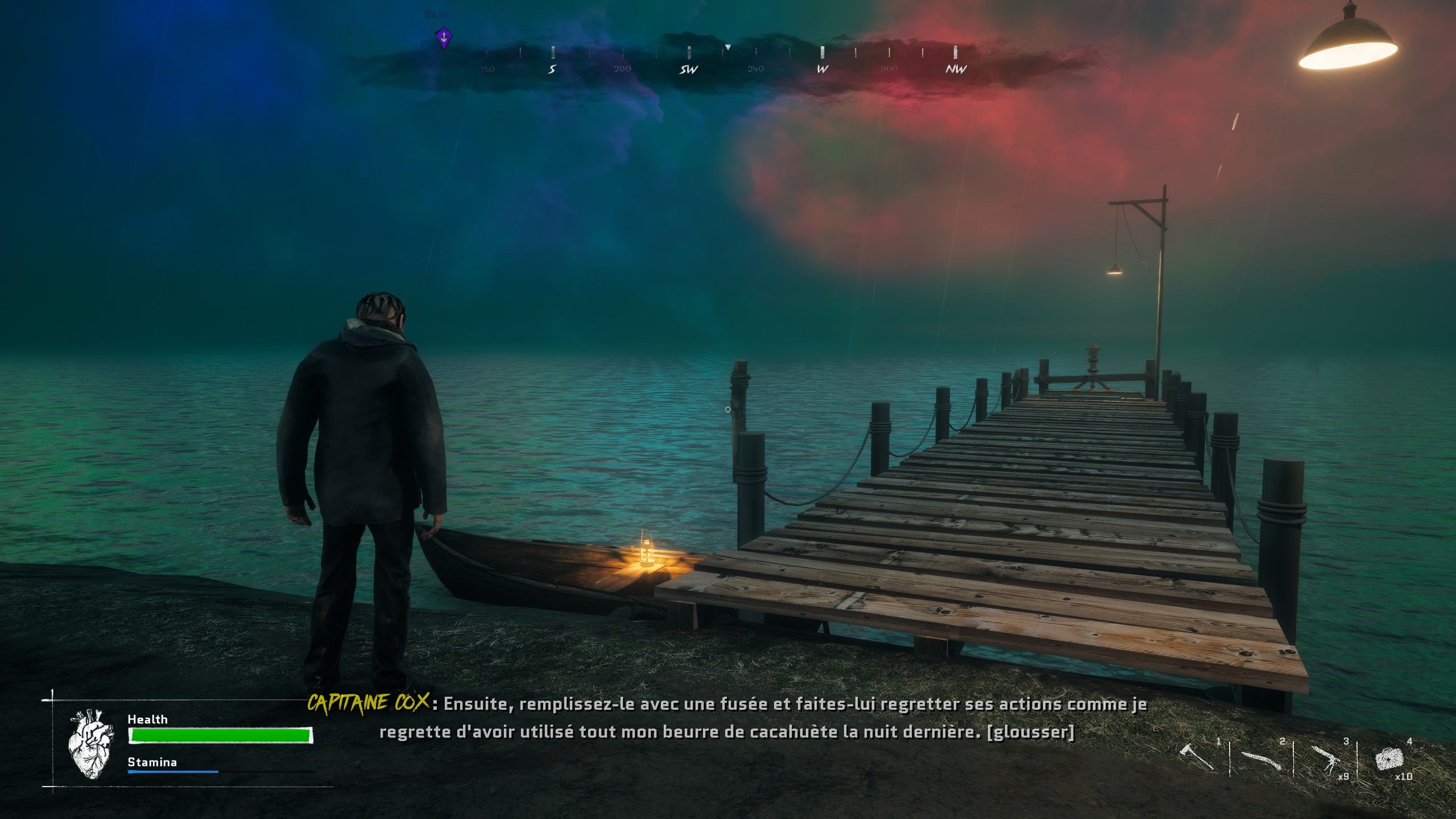Choose the flare gun slot with x9

tap(1326, 760)
